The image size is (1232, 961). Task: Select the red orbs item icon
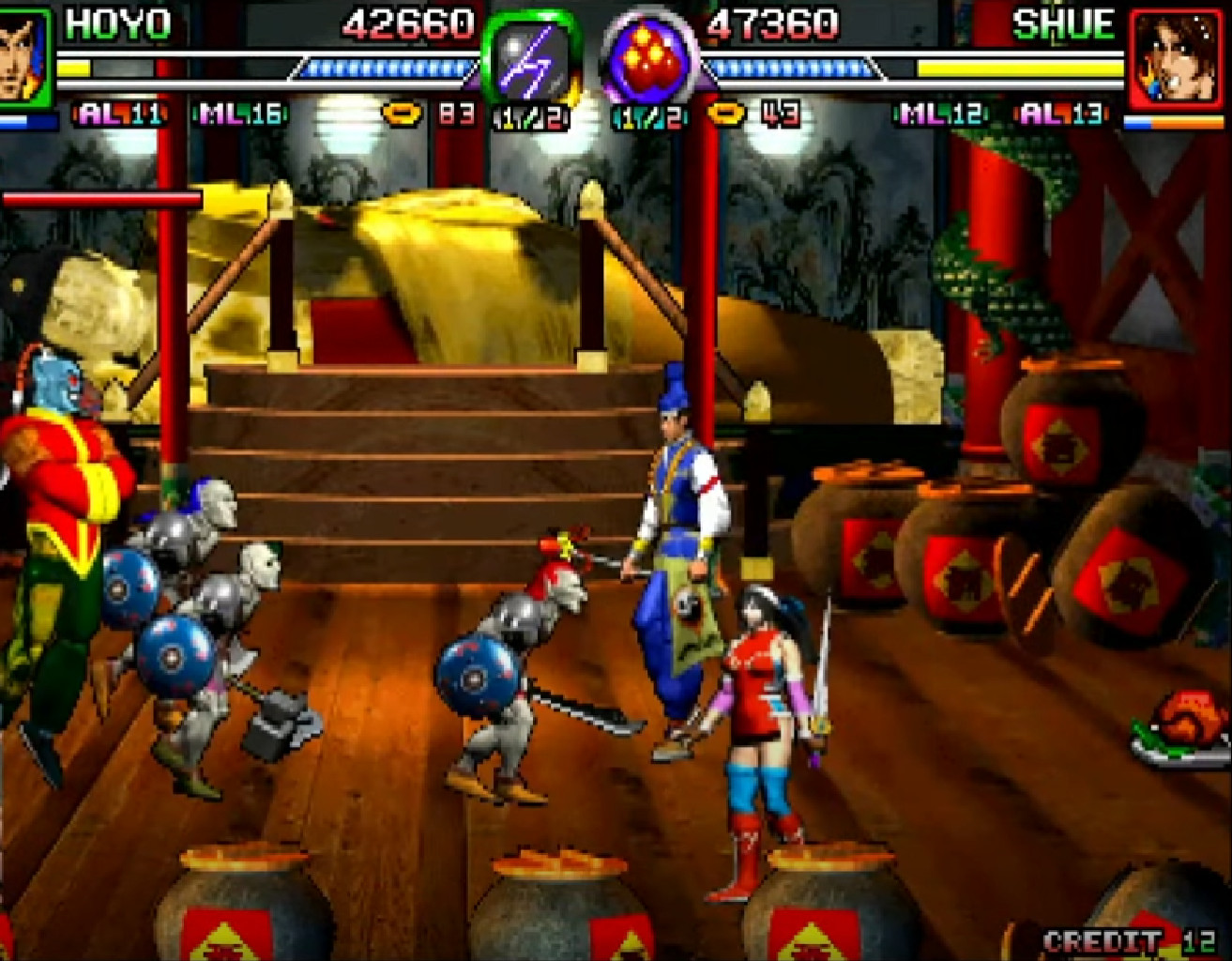pos(648,60)
